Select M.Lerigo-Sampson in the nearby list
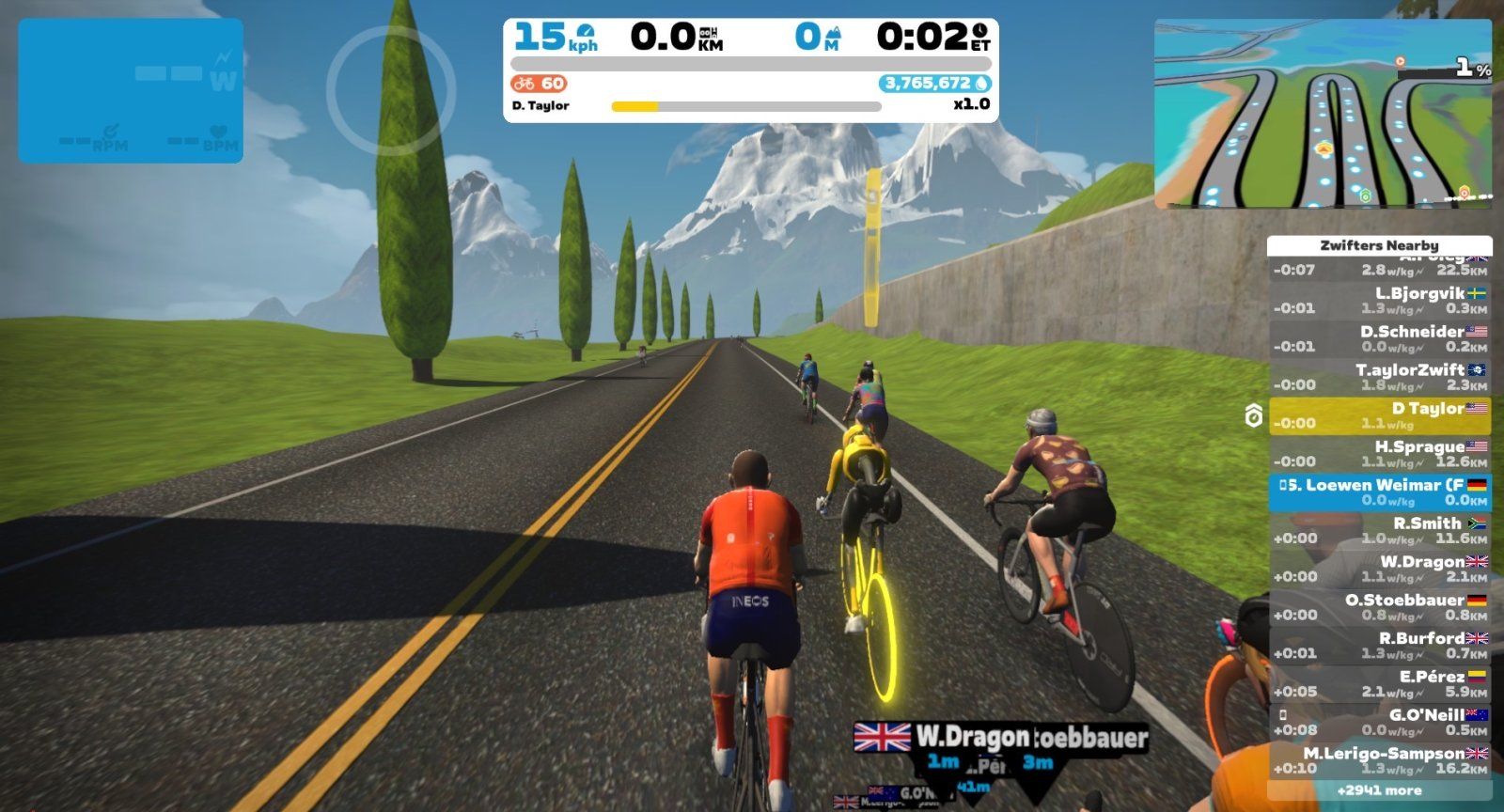This screenshot has height=812, width=1504. coord(1379,760)
